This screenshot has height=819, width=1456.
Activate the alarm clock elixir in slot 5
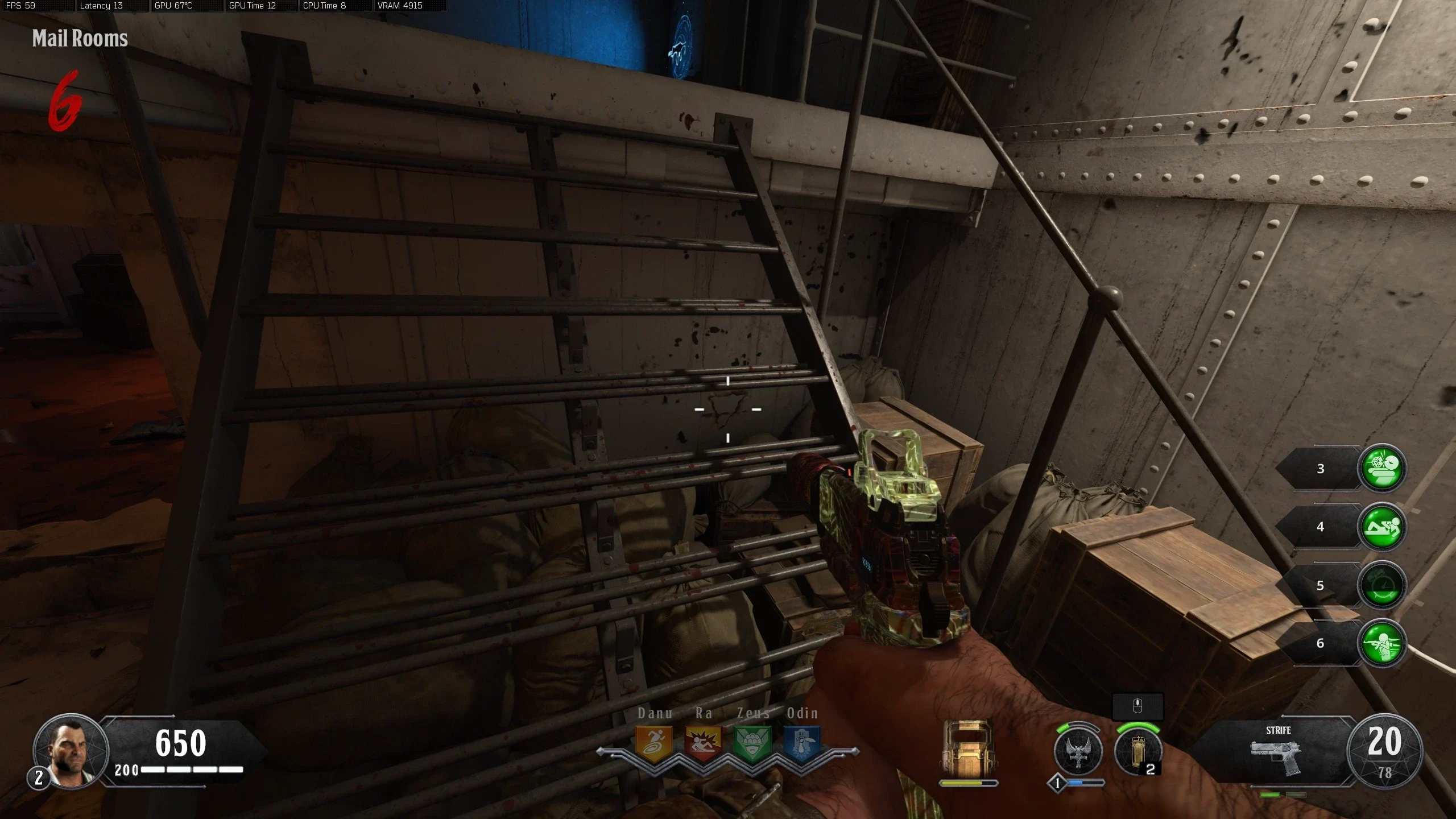(x=1381, y=586)
